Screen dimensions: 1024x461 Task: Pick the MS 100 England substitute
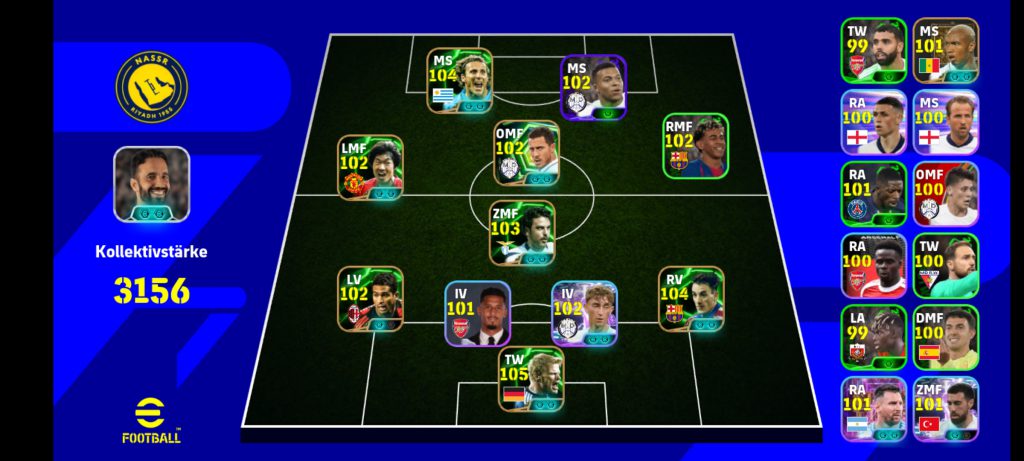tap(945, 122)
